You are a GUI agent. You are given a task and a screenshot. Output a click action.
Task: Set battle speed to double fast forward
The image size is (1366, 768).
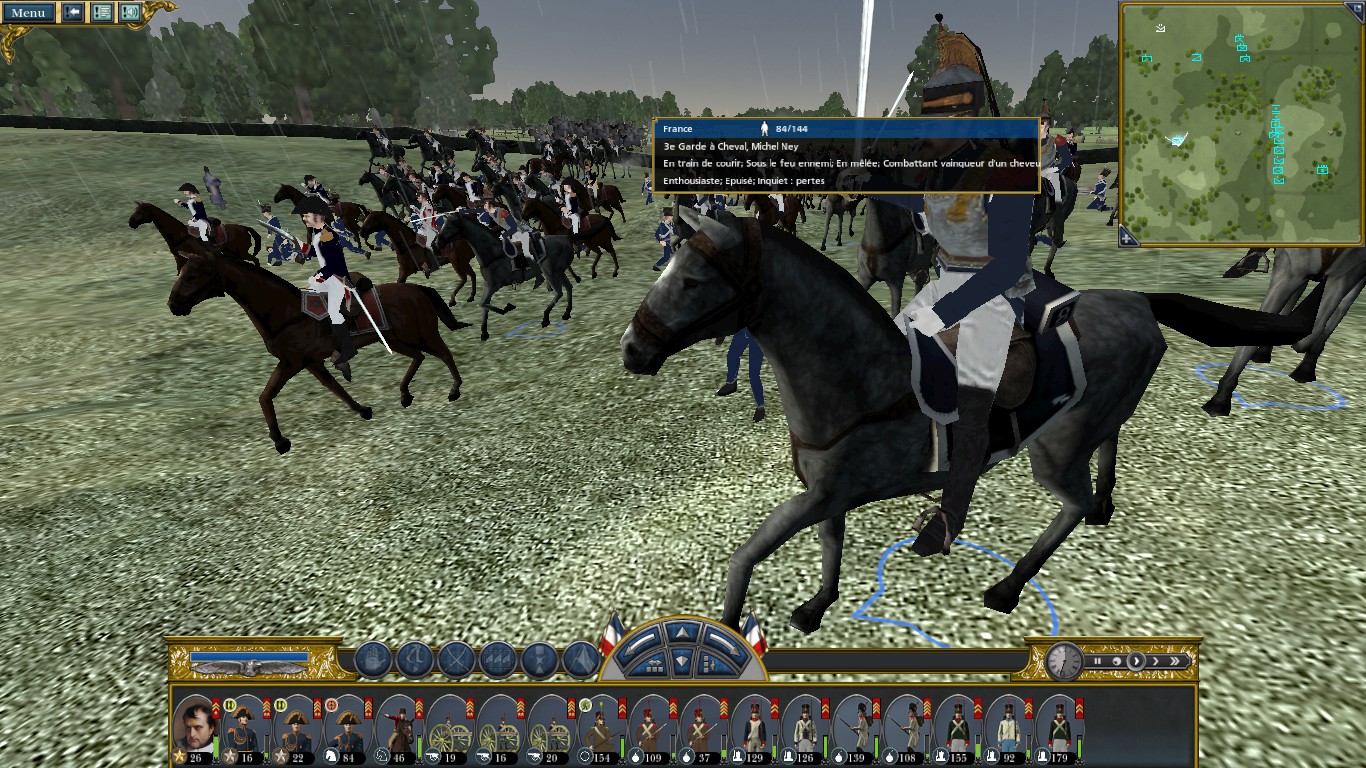1176,661
